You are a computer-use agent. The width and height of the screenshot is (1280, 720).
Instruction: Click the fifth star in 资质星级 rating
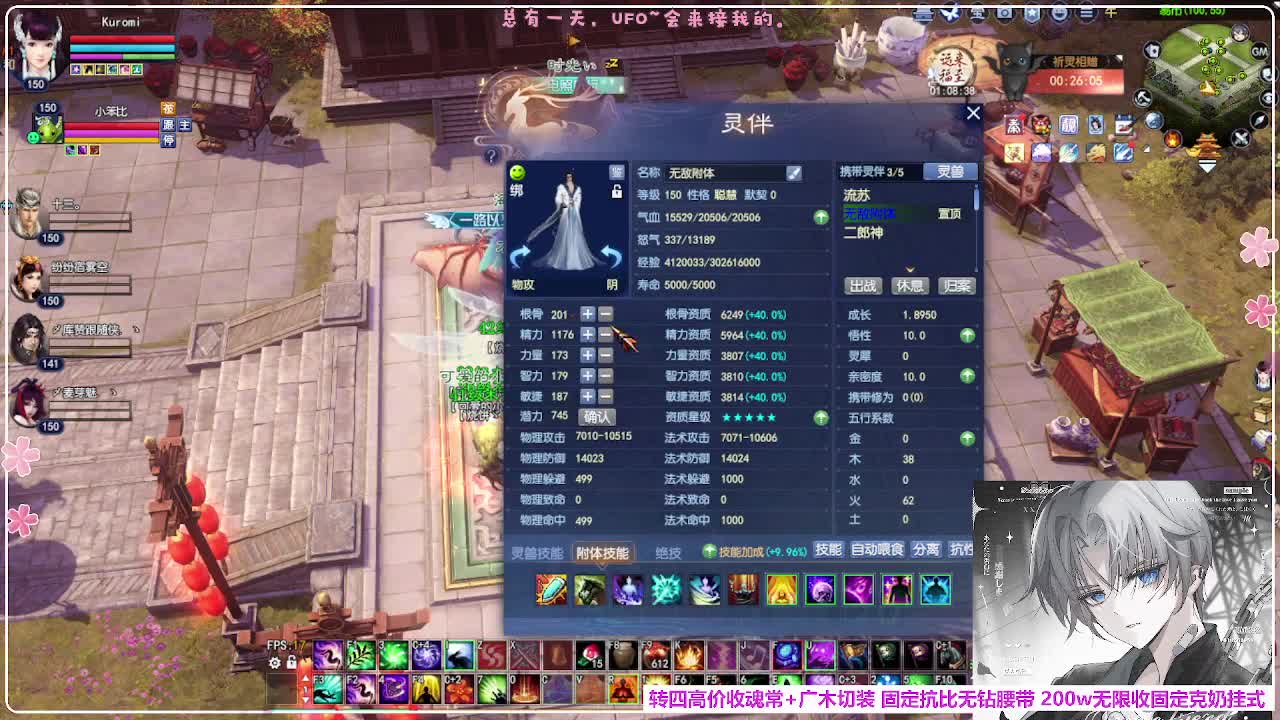point(773,417)
